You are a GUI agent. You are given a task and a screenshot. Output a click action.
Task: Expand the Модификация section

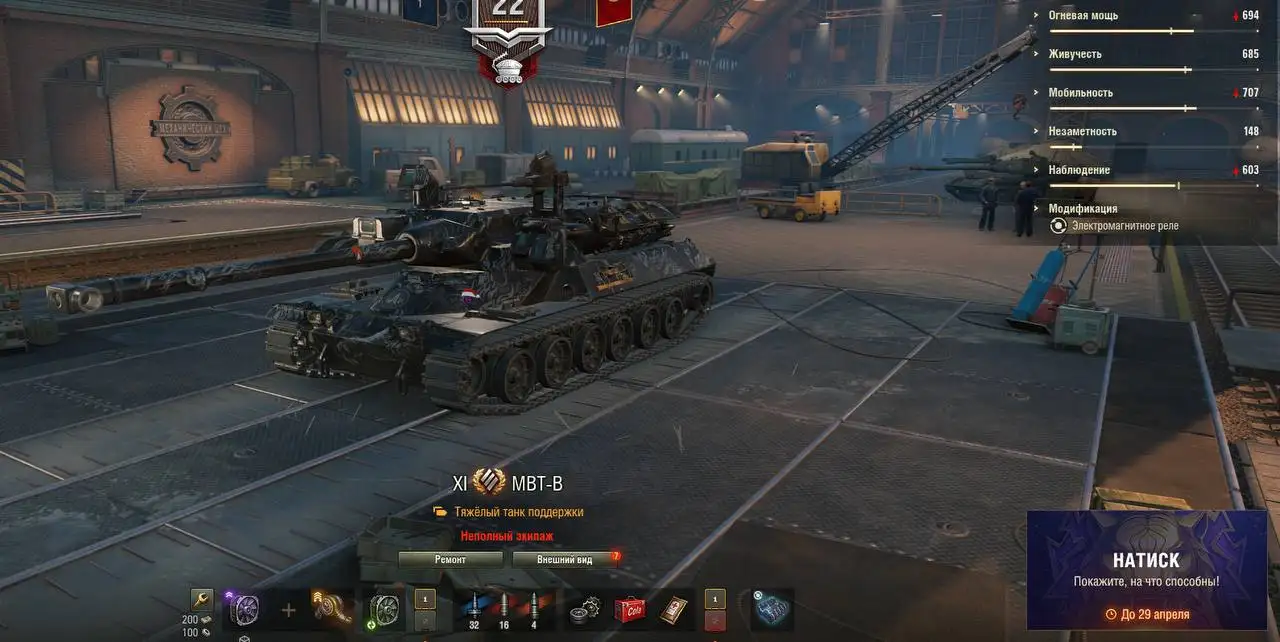coord(1083,209)
